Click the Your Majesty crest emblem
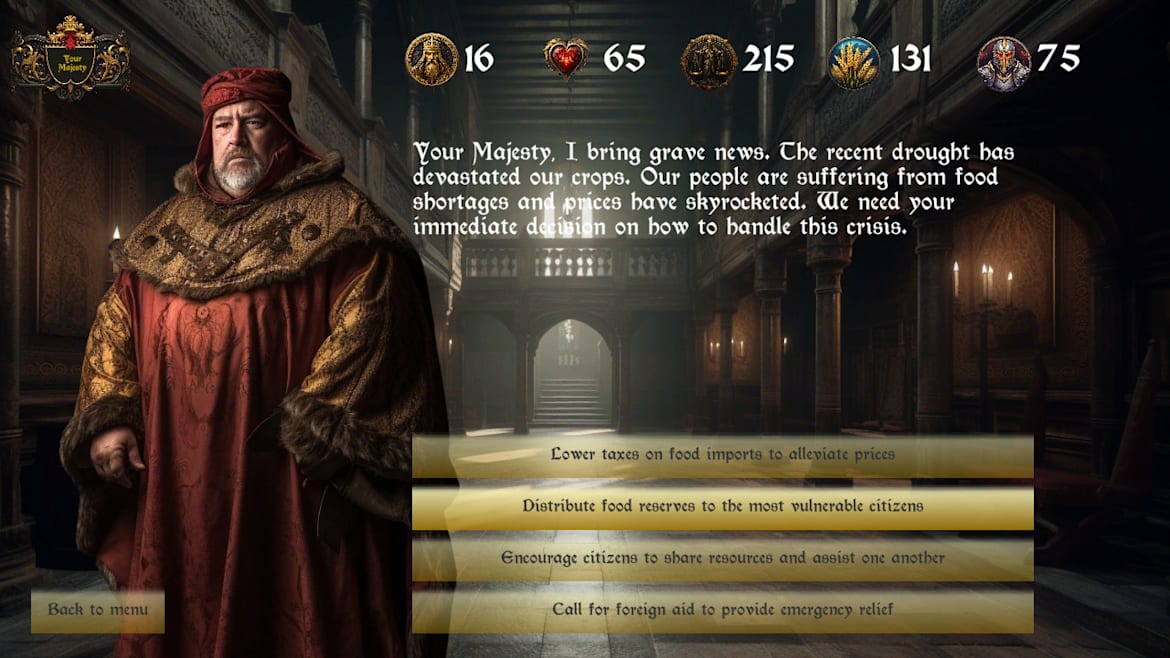 tap(70, 58)
